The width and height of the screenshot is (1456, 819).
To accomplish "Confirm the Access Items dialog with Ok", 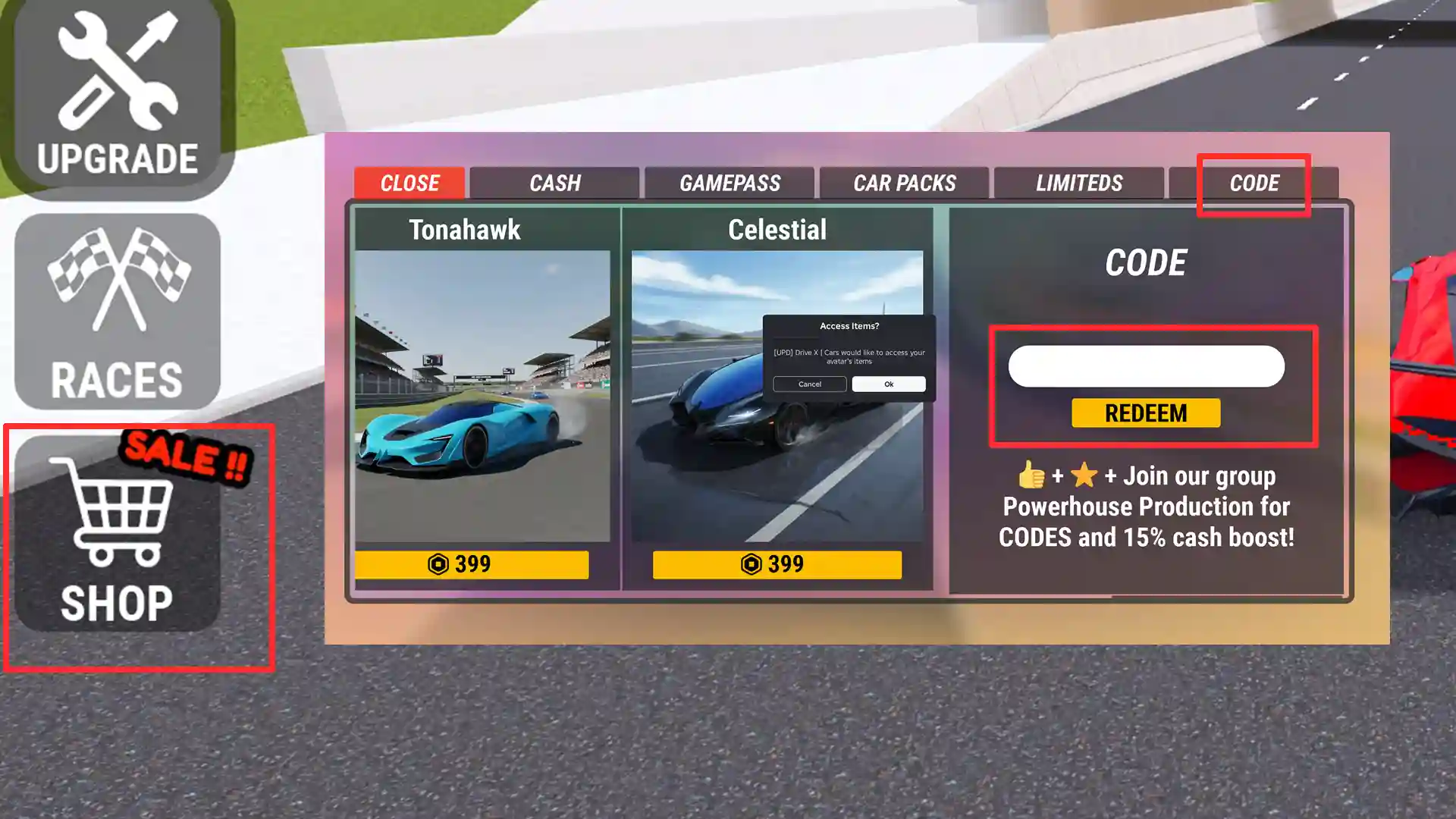I will click(x=889, y=384).
